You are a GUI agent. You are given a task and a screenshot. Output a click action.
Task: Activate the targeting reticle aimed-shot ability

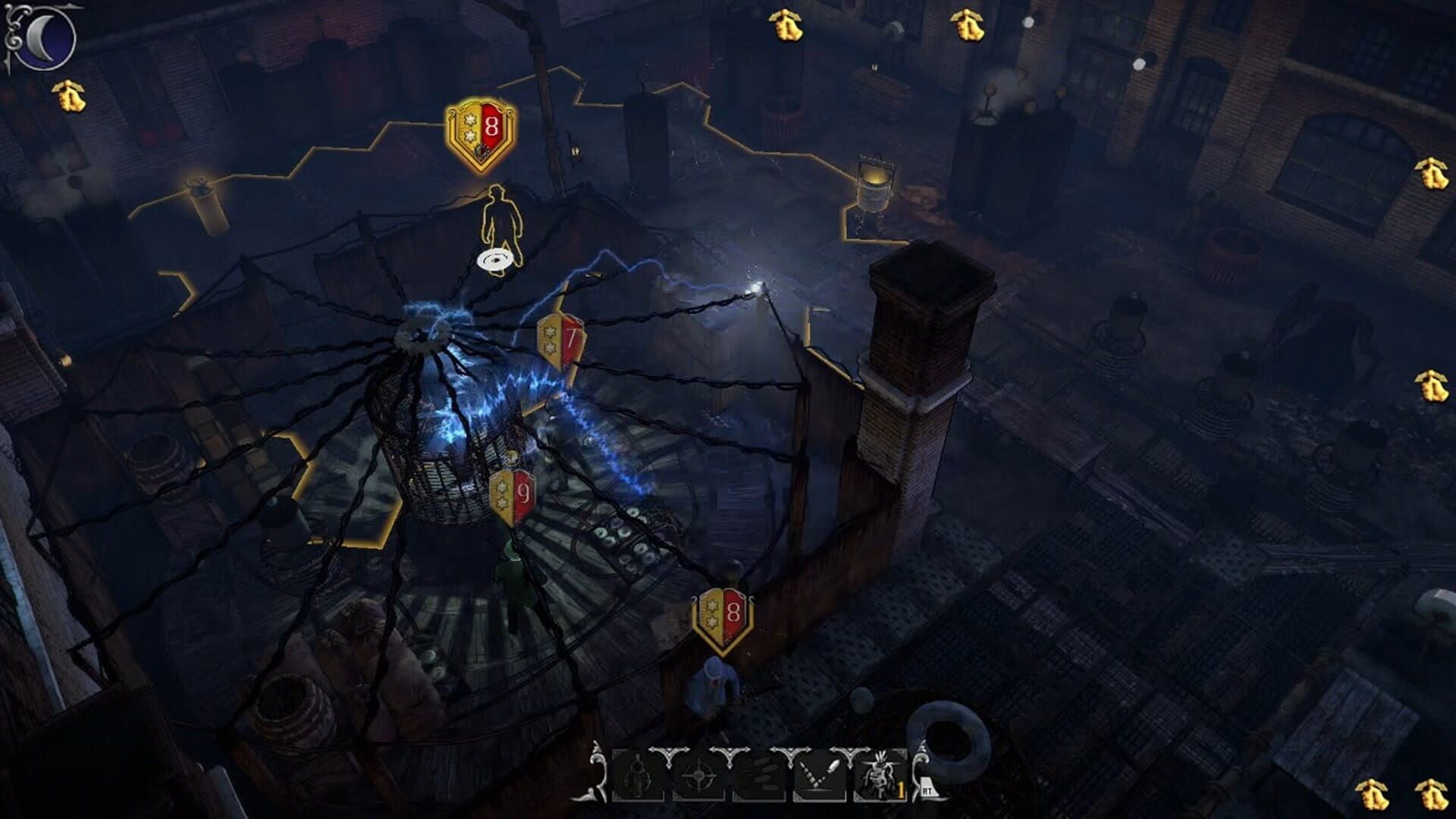698,775
